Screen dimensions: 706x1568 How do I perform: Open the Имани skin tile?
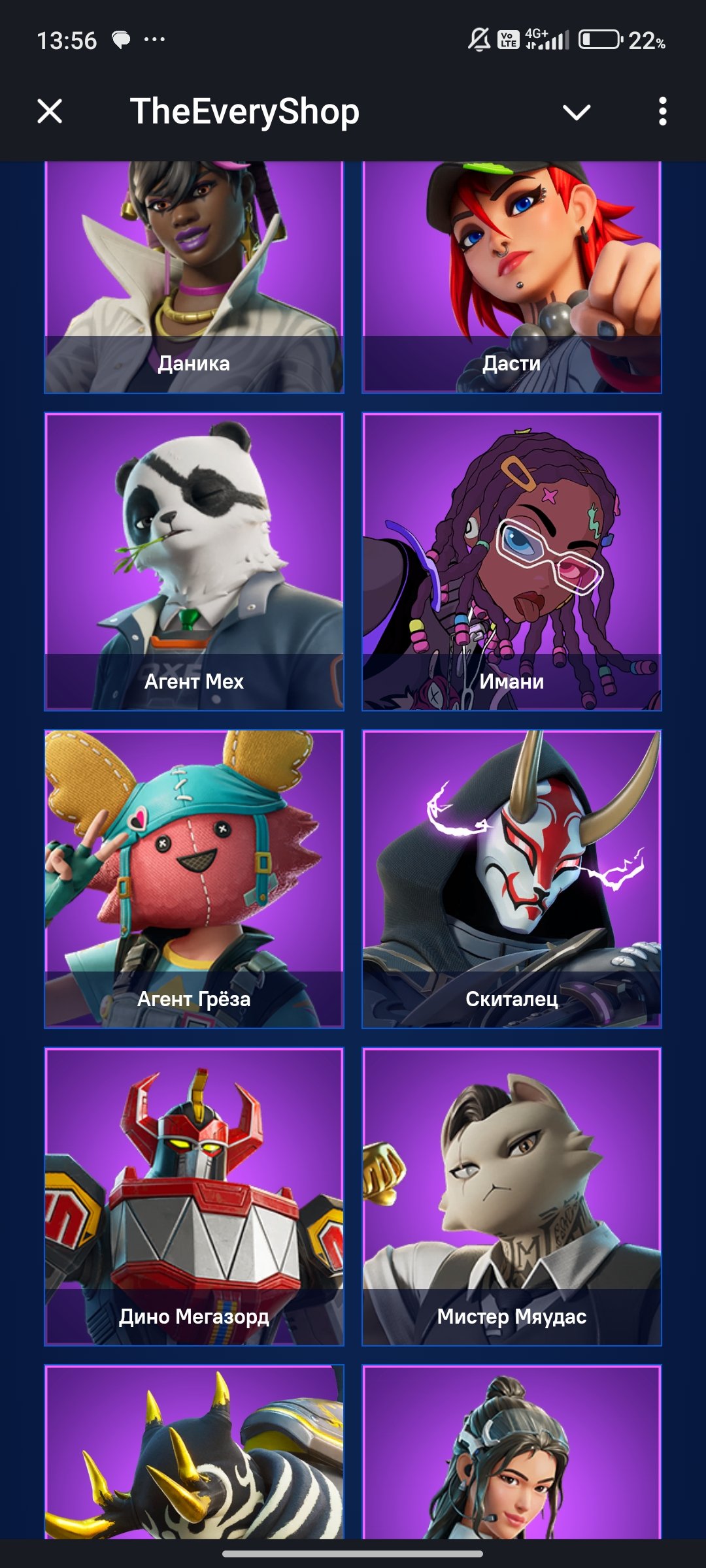click(x=512, y=561)
